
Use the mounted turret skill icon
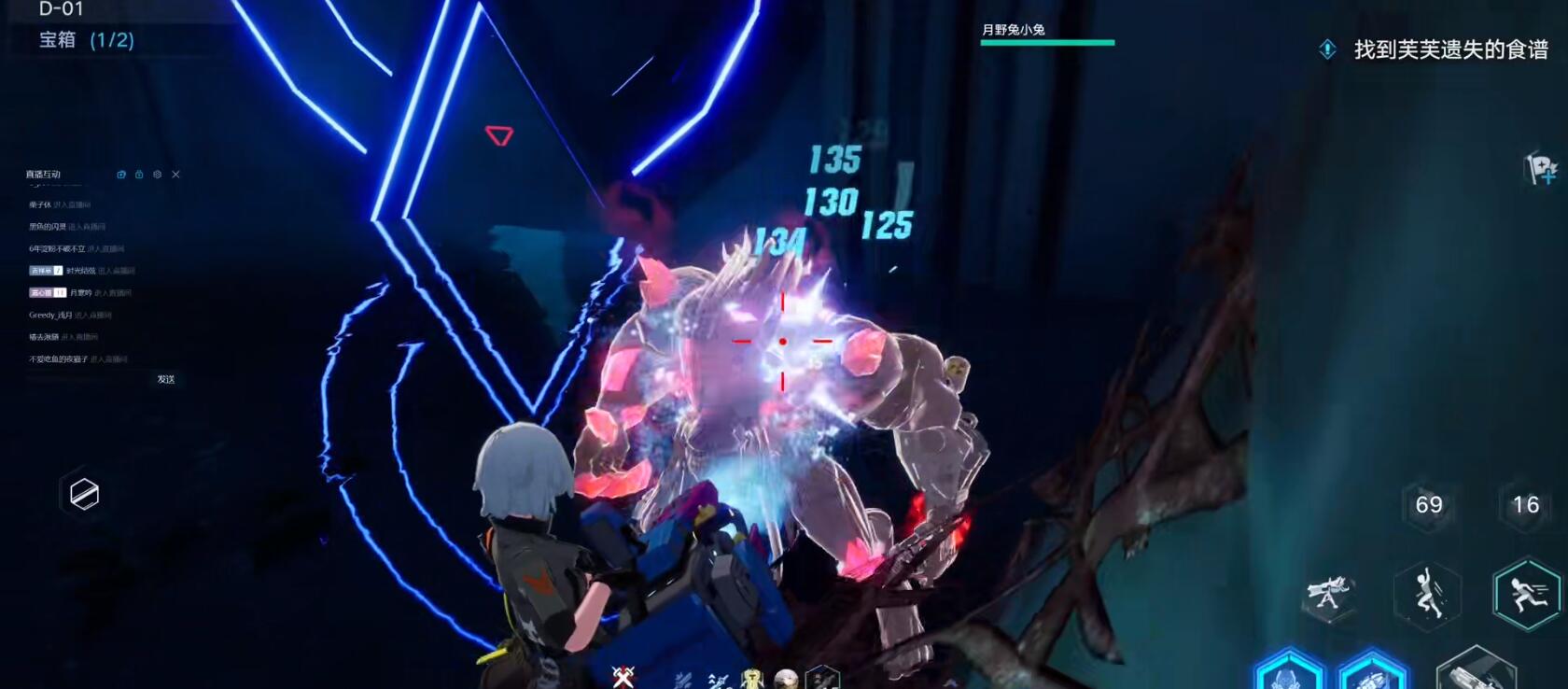1329,594
